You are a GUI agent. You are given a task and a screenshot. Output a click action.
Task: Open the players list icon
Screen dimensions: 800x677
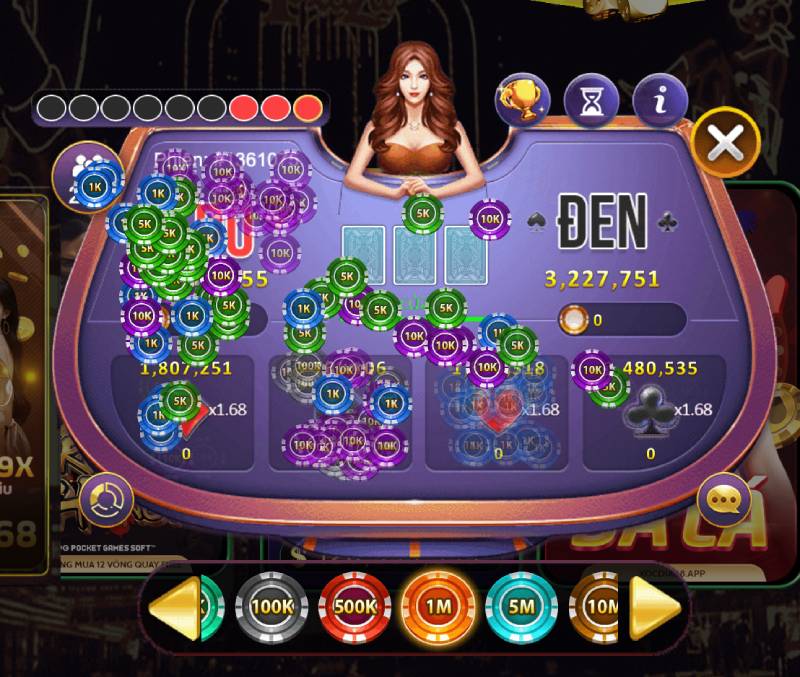coord(80,170)
